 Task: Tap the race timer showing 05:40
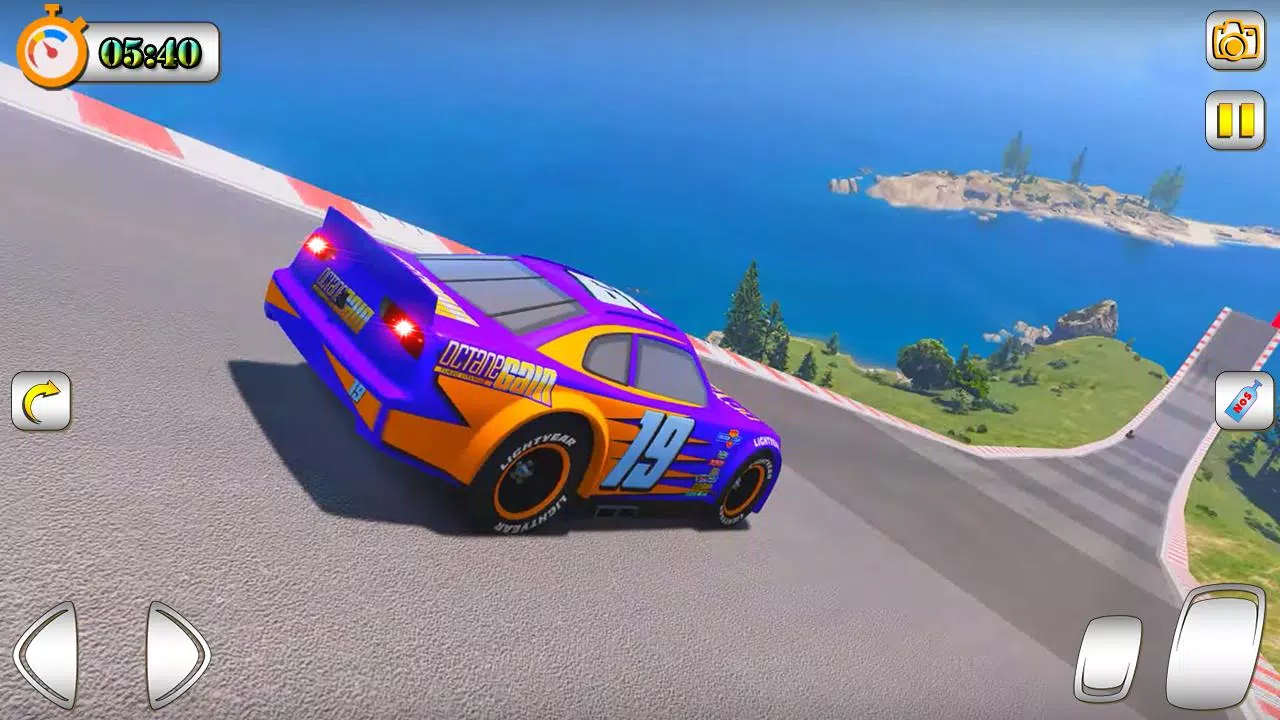coord(150,53)
